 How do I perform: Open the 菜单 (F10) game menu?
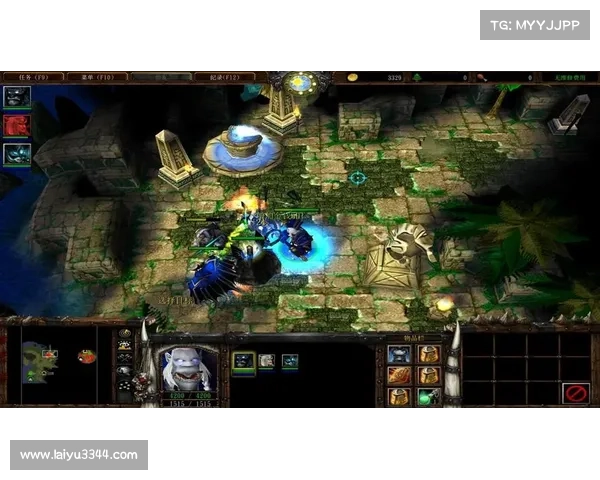(98, 76)
